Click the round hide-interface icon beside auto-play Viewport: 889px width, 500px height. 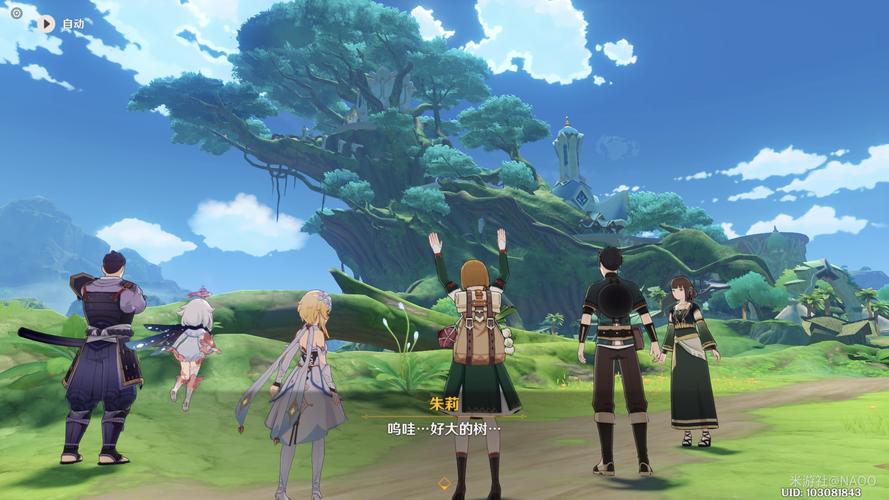coord(16,13)
